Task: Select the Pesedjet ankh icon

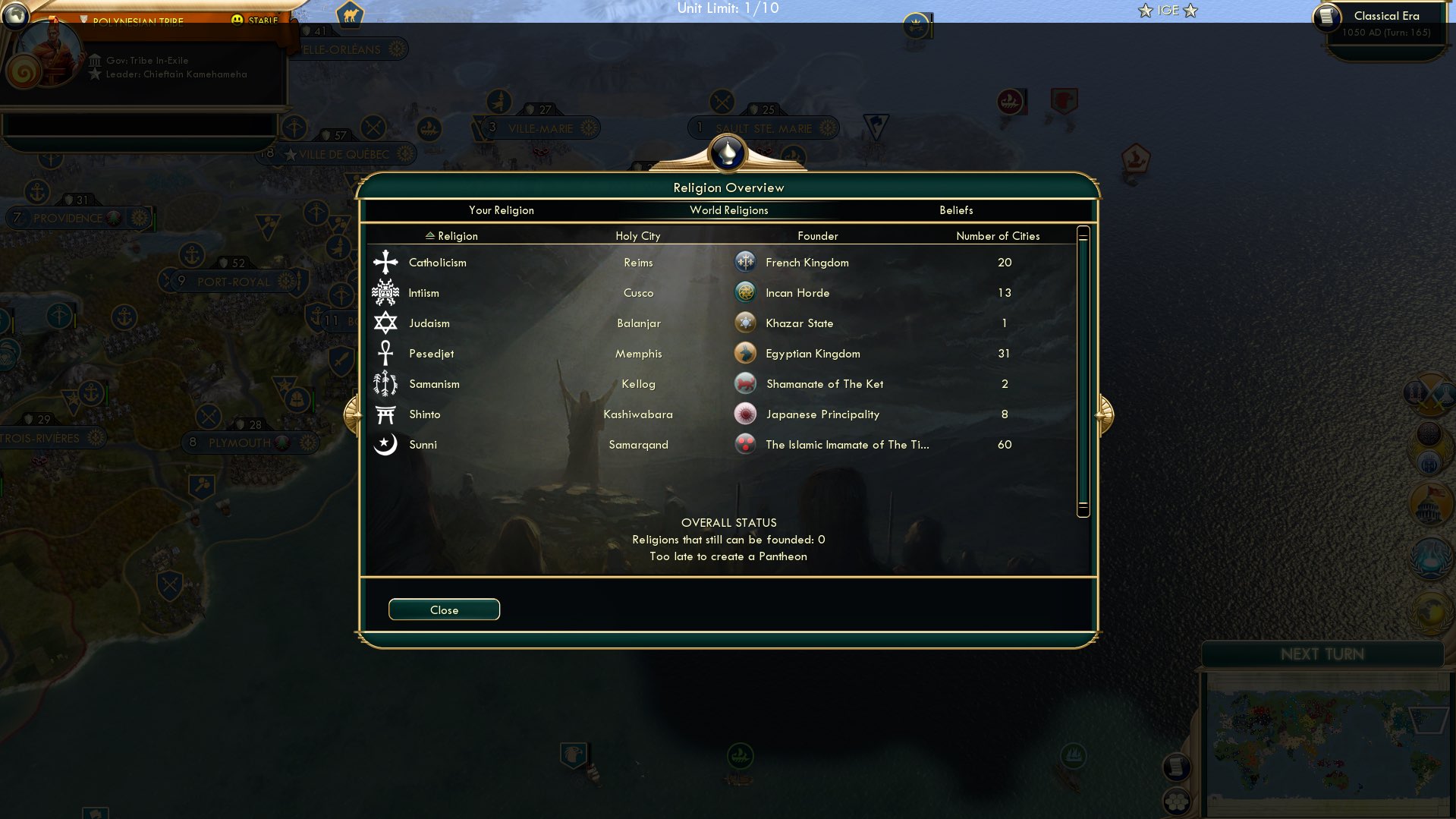Action: pyautogui.click(x=385, y=353)
